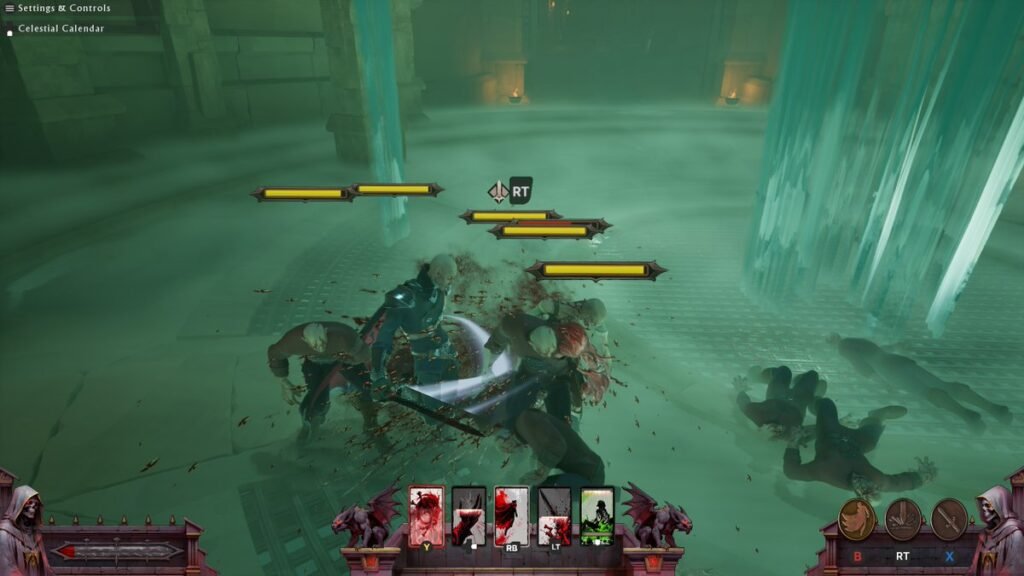Screen dimensions: 1024x576
Task: Trigger the sword attack ability icon
Action: (x=949, y=519)
